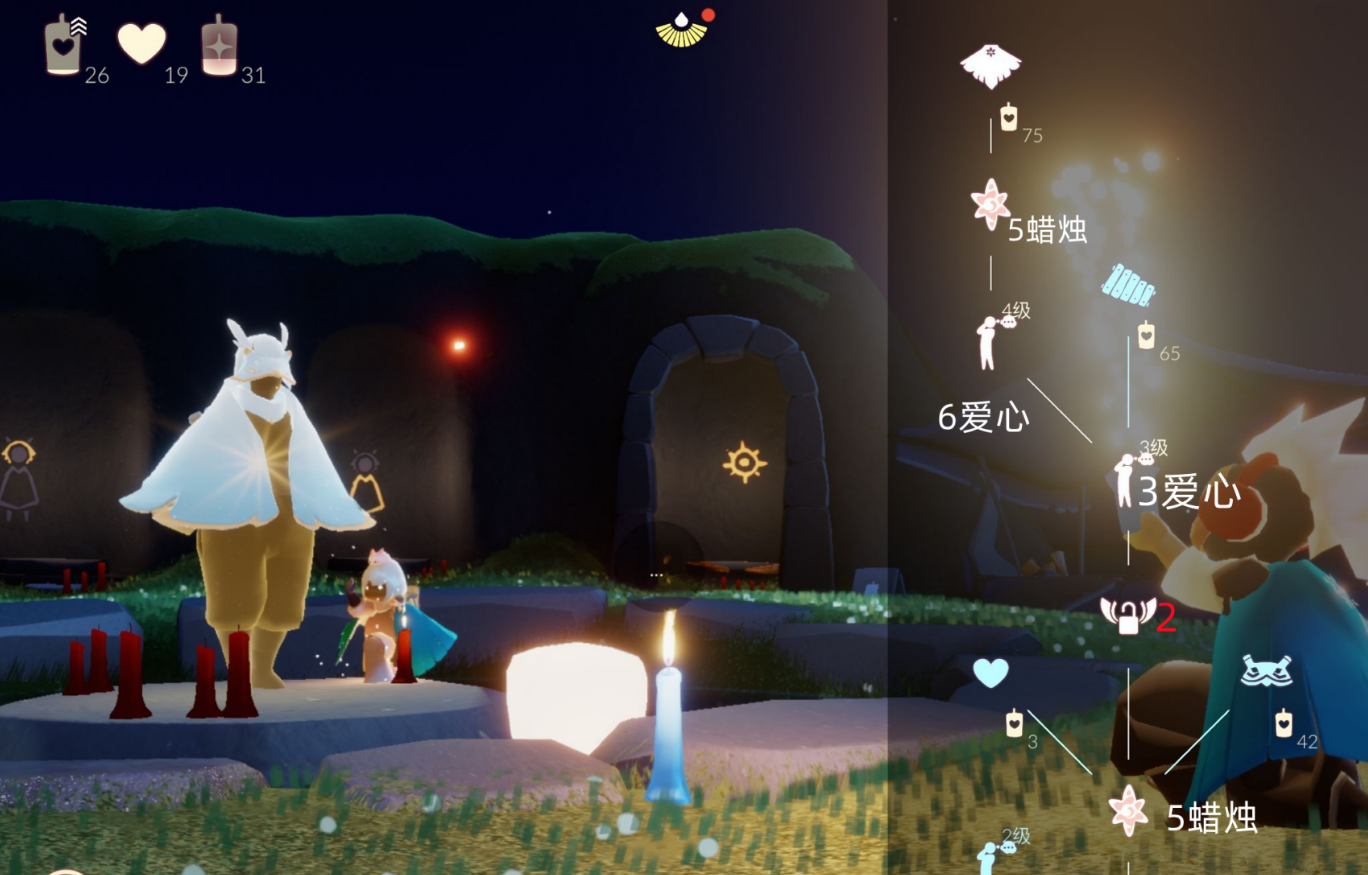This screenshot has width=1368, height=875.
Task: Tap the white heart currency icon
Action: pos(142,44)
